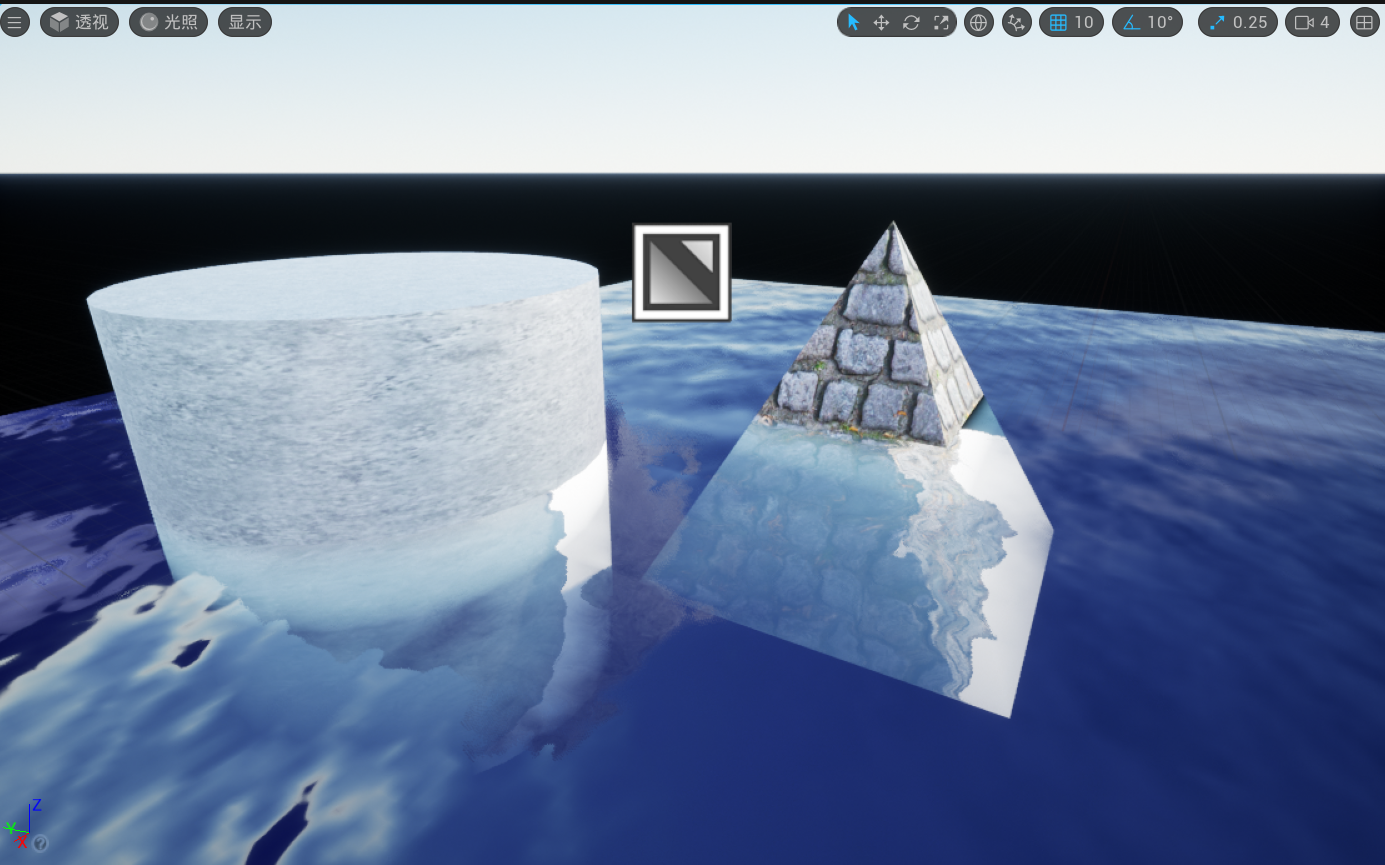Activate the Scale tool

pos(941,22)
